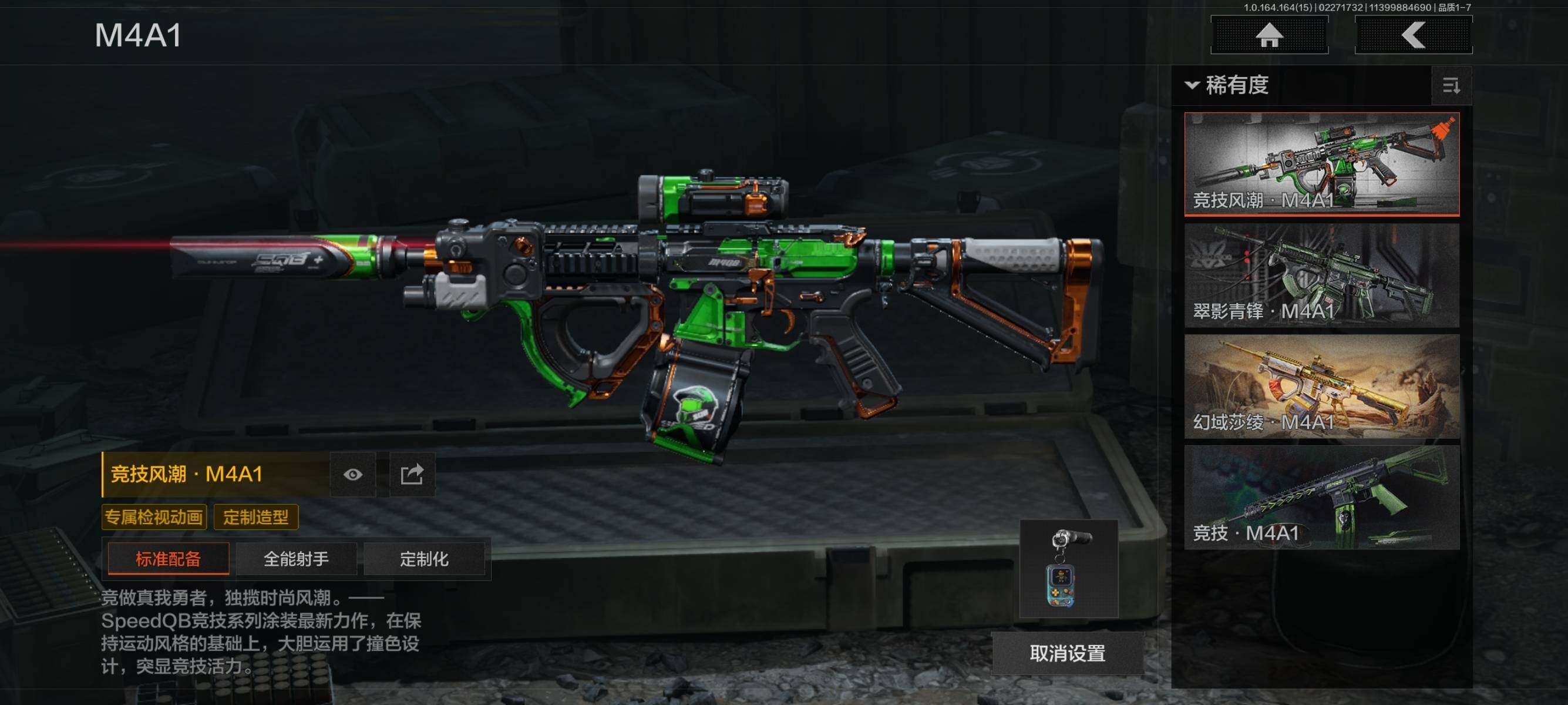Open the 定制化 tab
This screenshot has height=705, width=1568.
pos(423,558)
